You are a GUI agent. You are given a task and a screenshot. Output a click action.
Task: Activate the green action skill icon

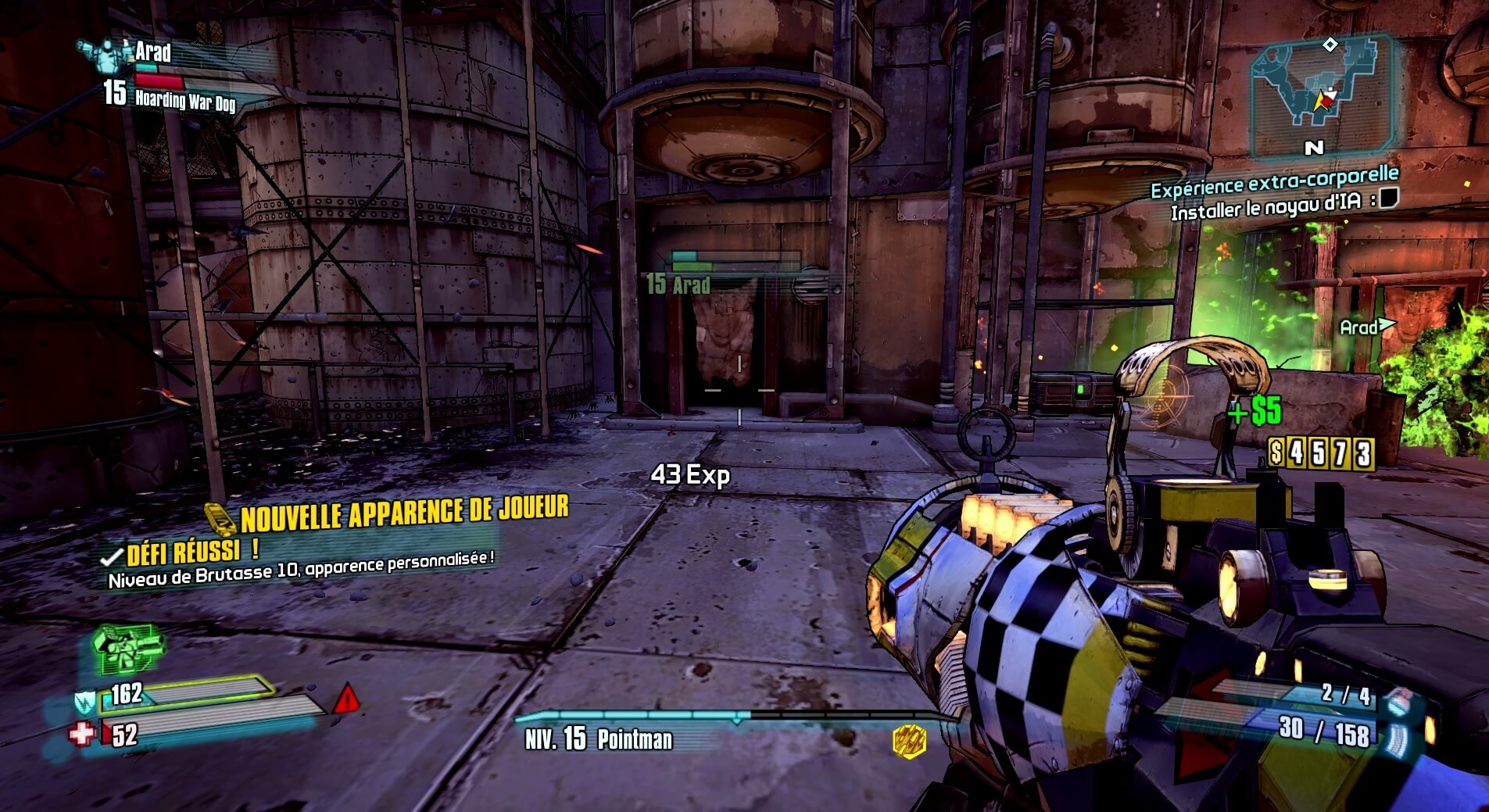[127, 649]
